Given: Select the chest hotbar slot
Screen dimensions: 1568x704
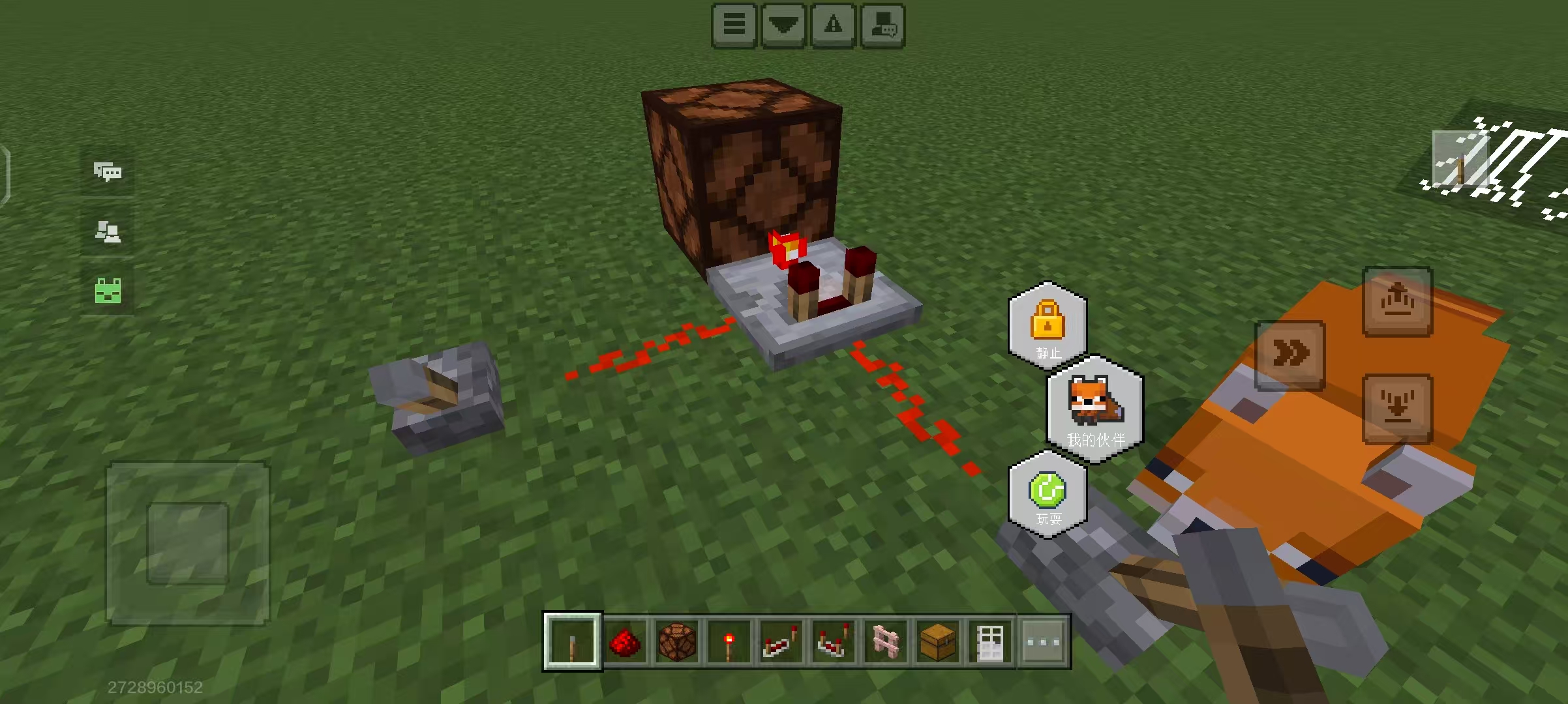Looking at the screenshot, I should [937, 641].
